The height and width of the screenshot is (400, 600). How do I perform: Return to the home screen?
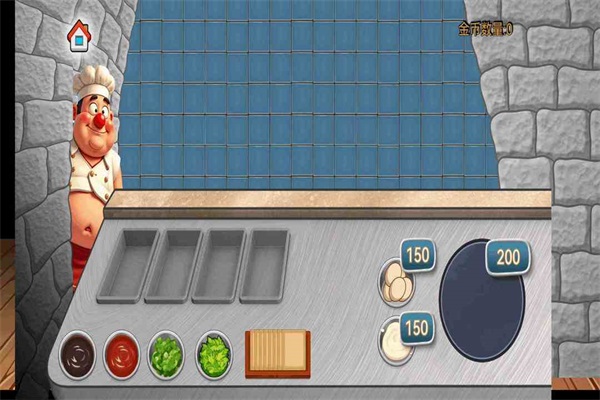(77, 37)
